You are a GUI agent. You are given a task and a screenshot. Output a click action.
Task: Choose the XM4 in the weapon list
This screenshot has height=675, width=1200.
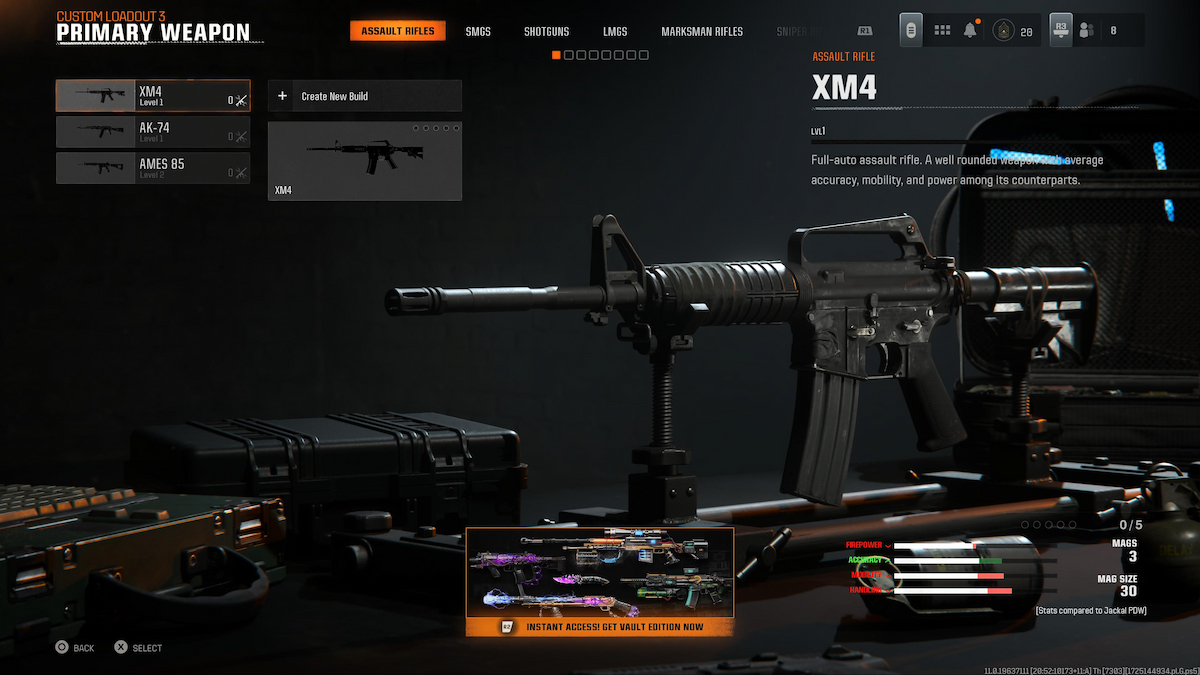[x=153, y=96]
